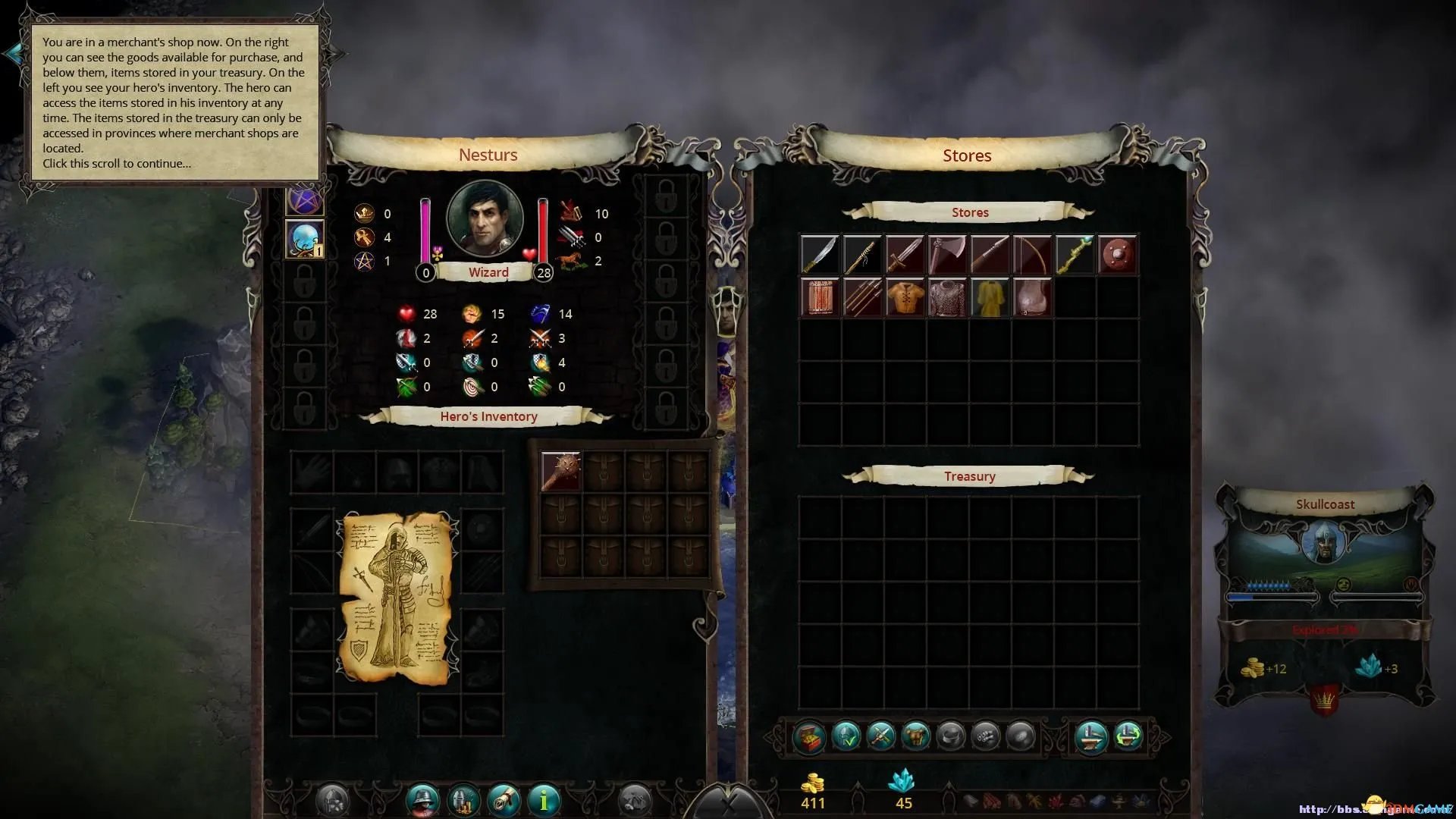Pick the yellow robe from Stores
1456x819 pixels.
990,297
